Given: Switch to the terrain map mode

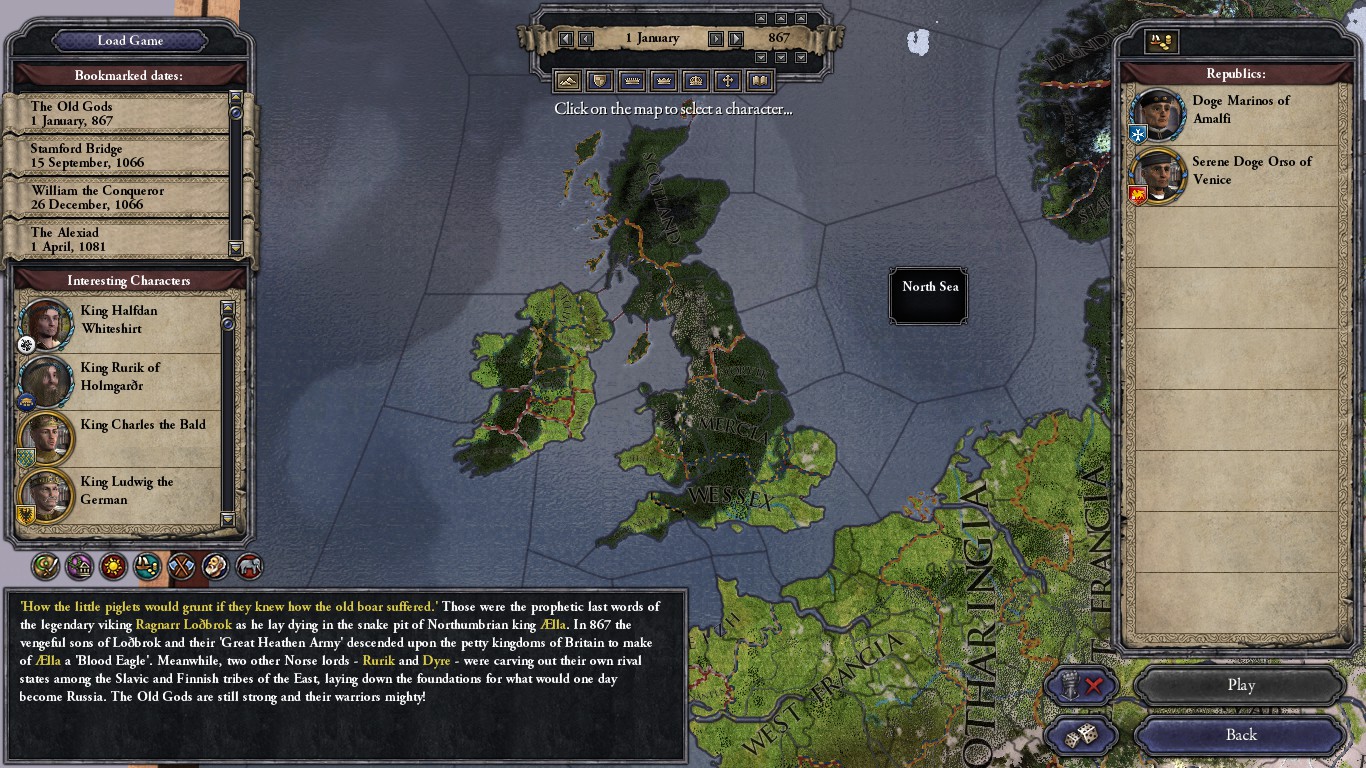Looking at the screenshot, I should [x=568, y=81].
